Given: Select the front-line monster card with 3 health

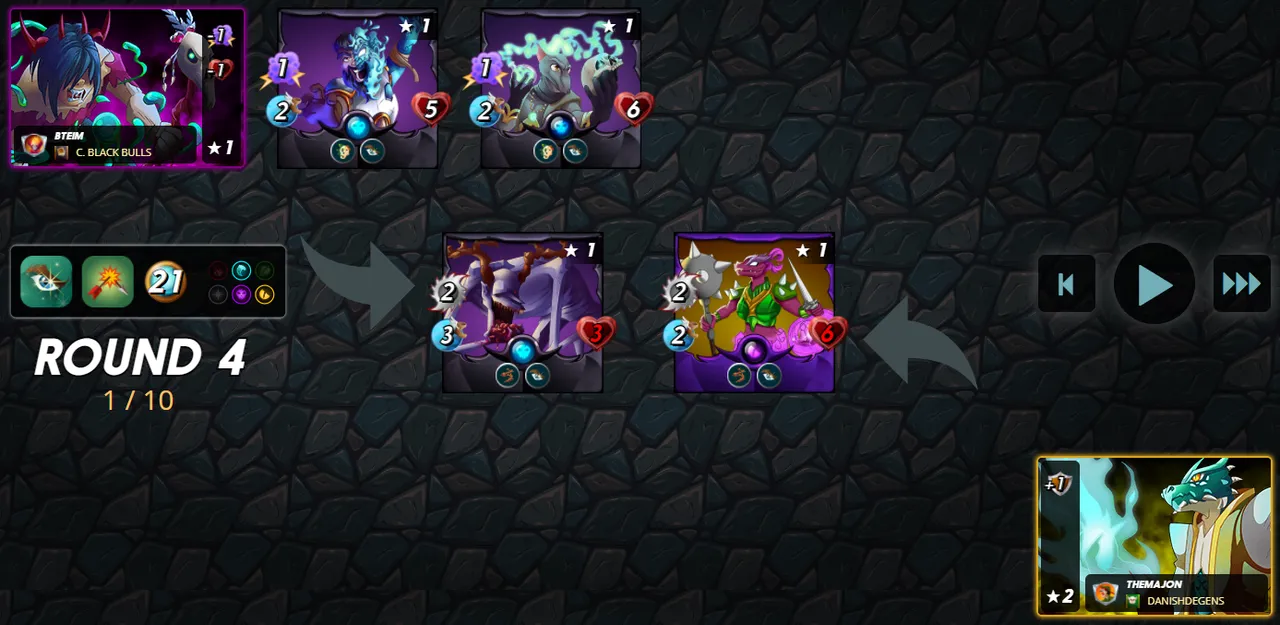Looking at the screenshot, I should pyautogui.click(x=523, y=313).
